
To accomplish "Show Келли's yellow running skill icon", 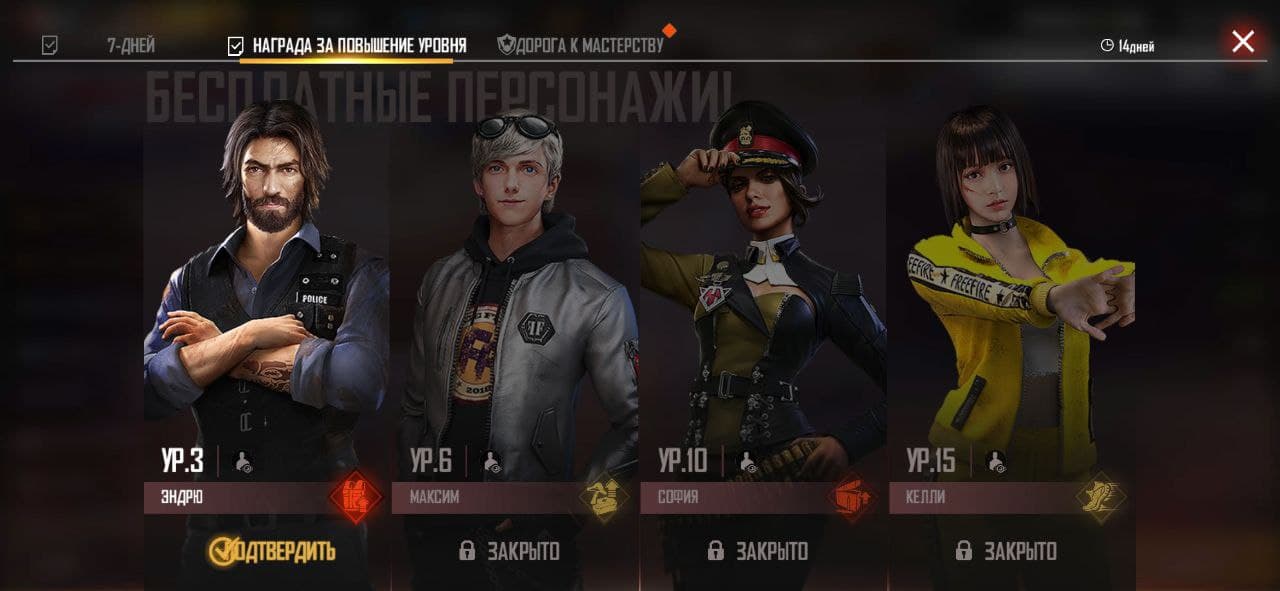I will pos(1101,497).
